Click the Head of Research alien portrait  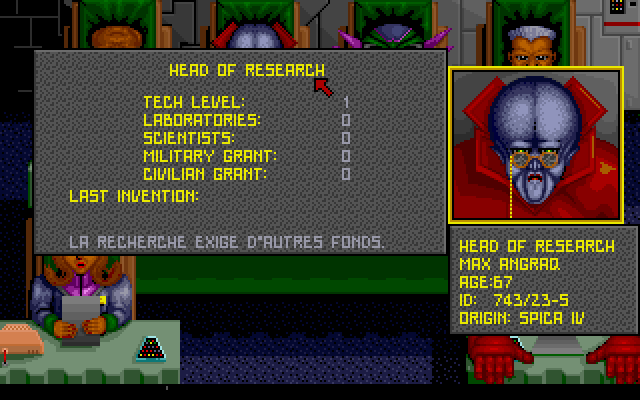(x=542, y=146)
